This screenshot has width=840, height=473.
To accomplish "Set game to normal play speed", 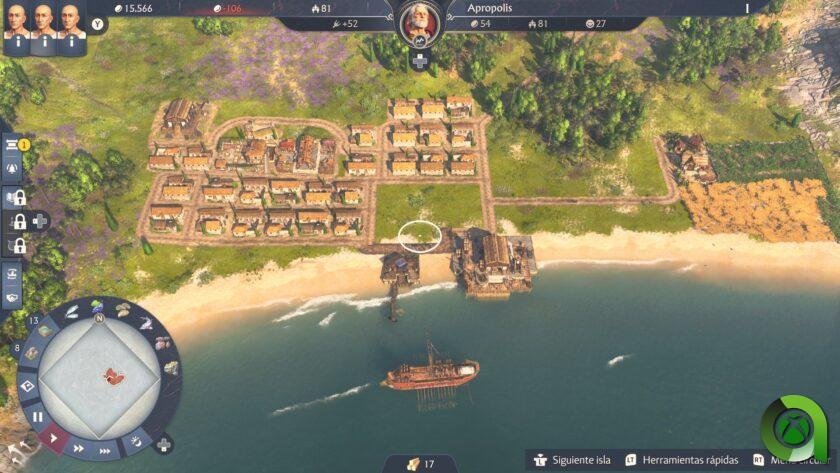I will 53,437.
